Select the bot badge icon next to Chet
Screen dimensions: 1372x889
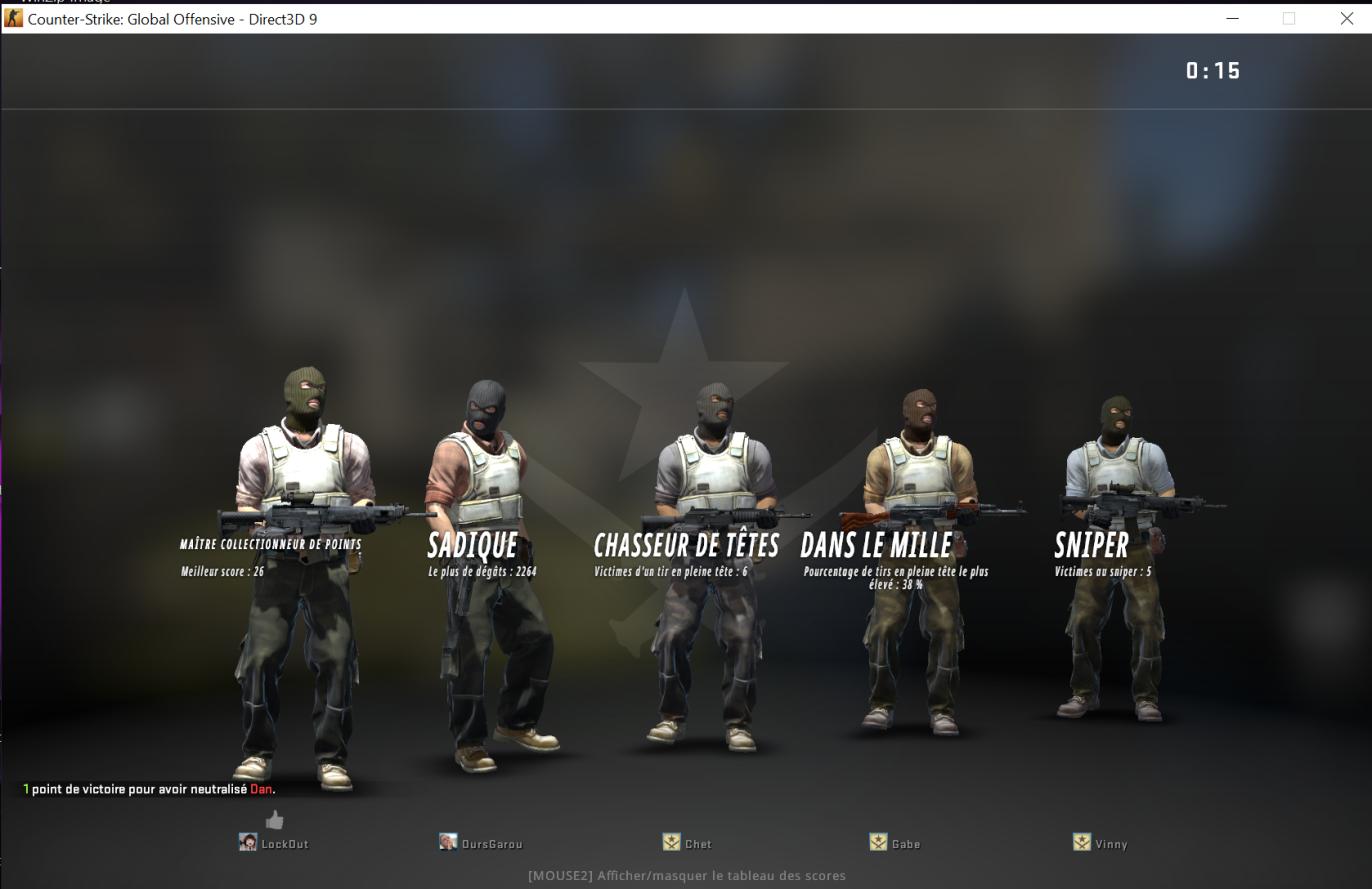coord(670,841)
